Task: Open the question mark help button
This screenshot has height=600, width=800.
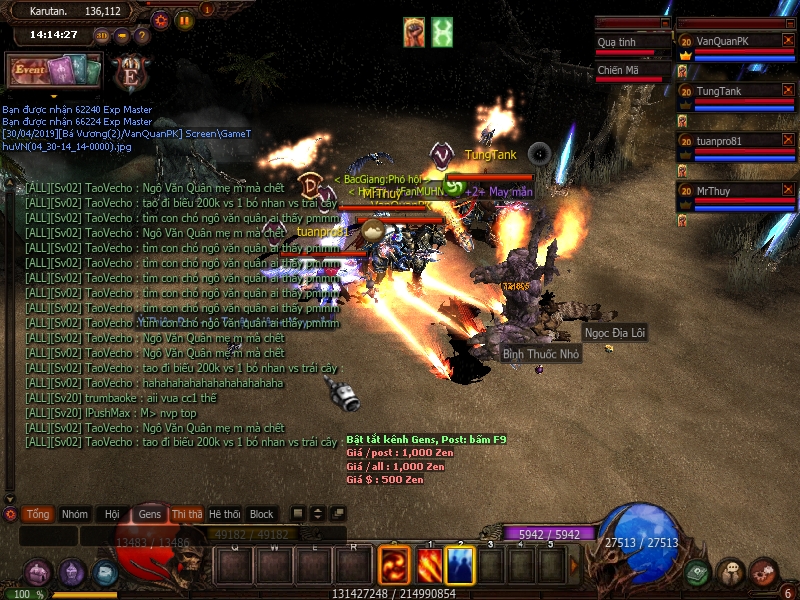Action: (x=141, y=35)
